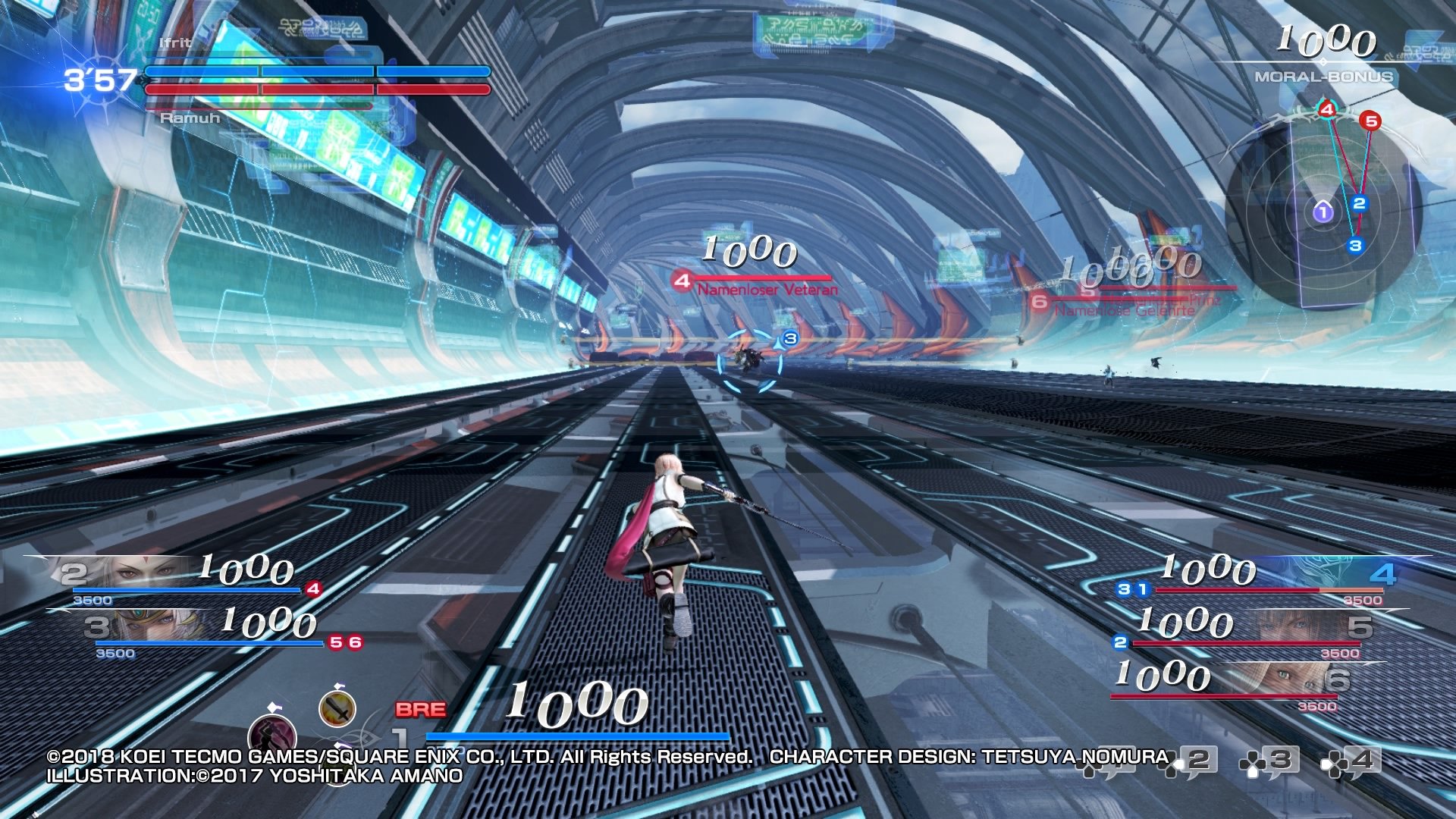Expand player 4's enemy marker on the minimap
This screenshot has height=819, width=1456.
(1326, 110)
